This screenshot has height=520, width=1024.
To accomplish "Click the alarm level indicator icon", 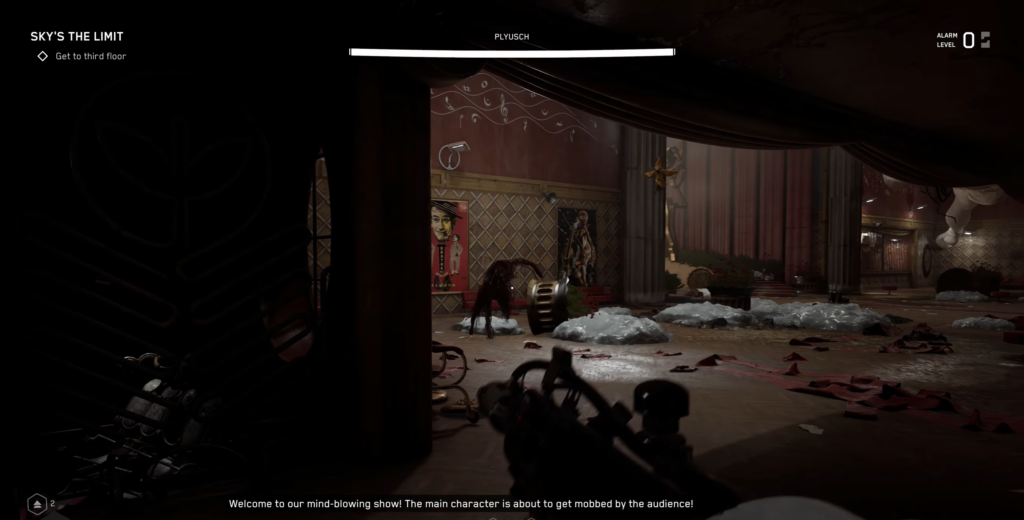I will pos(985,40).
